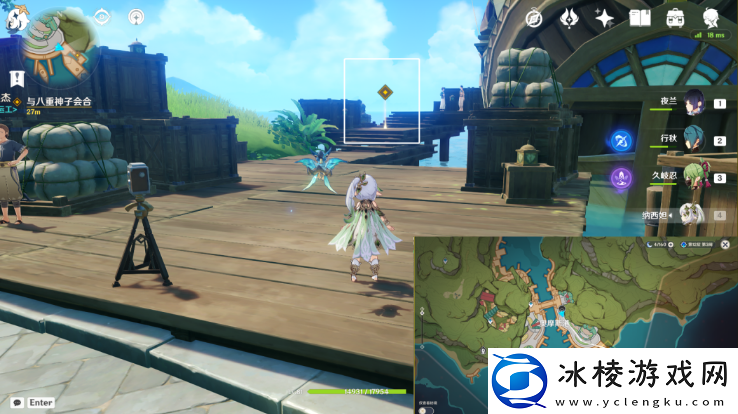Select the tracked quest 与八重神子会合
The image size is (738, 414).
click(x=60, y=102)
